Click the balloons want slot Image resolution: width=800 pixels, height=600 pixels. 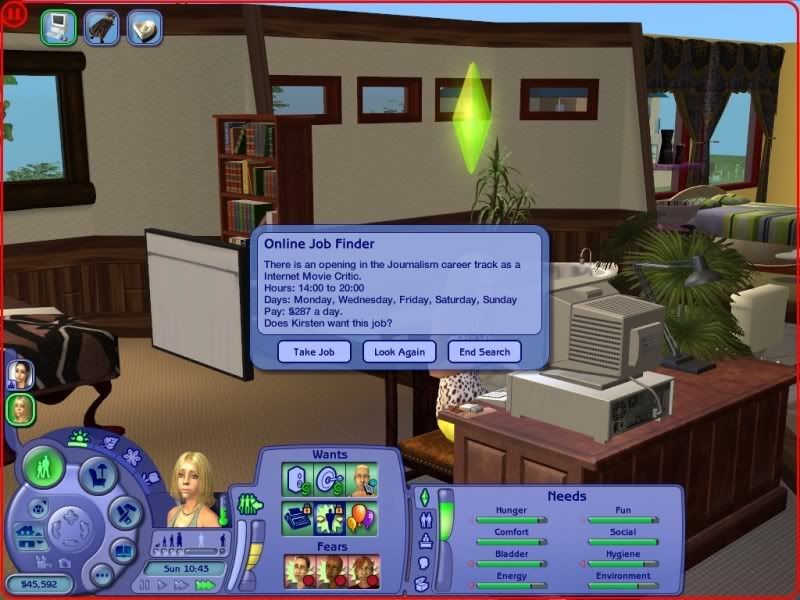coord(360,517)
